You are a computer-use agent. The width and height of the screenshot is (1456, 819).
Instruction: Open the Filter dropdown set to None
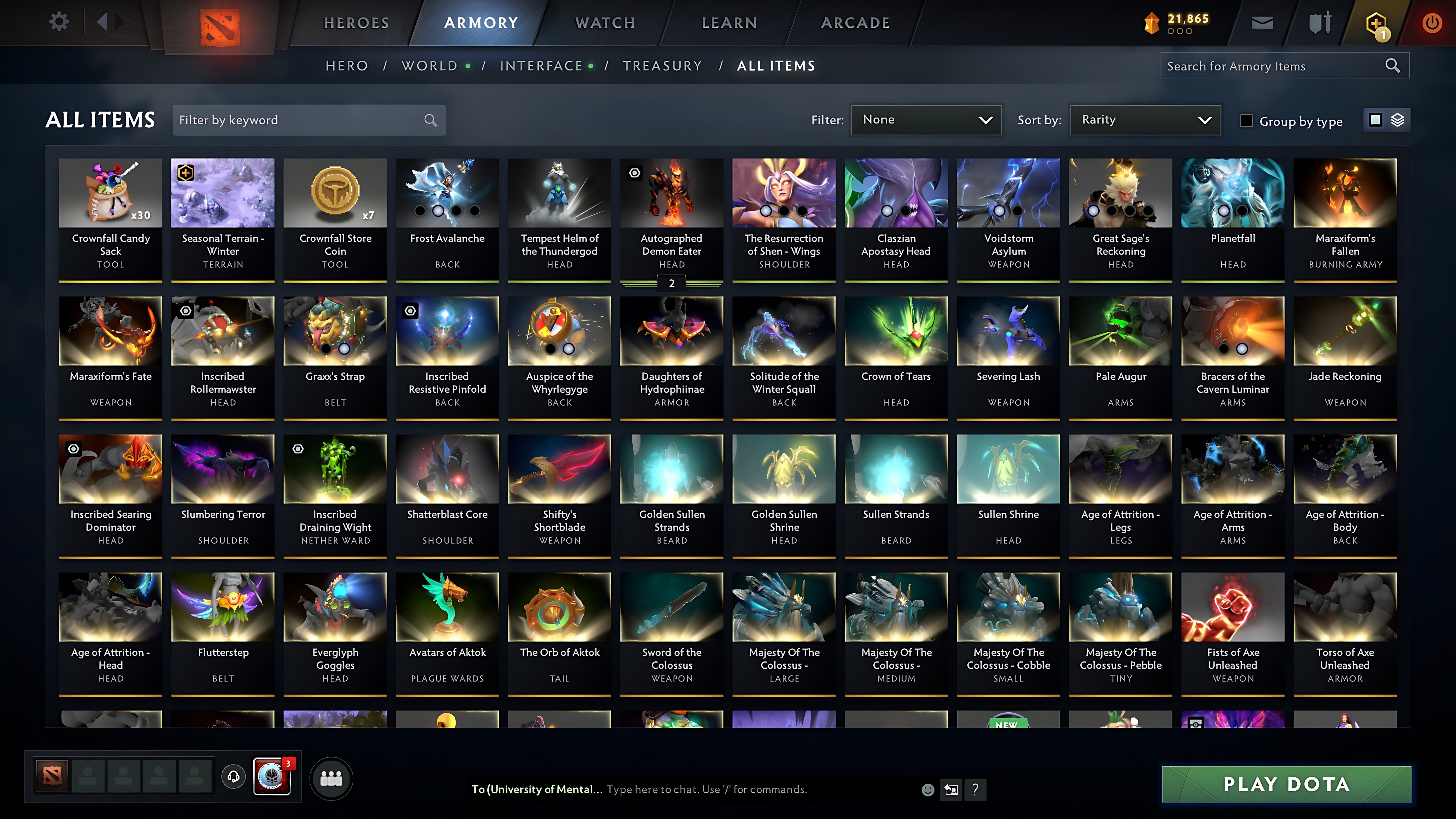[926, 120]
